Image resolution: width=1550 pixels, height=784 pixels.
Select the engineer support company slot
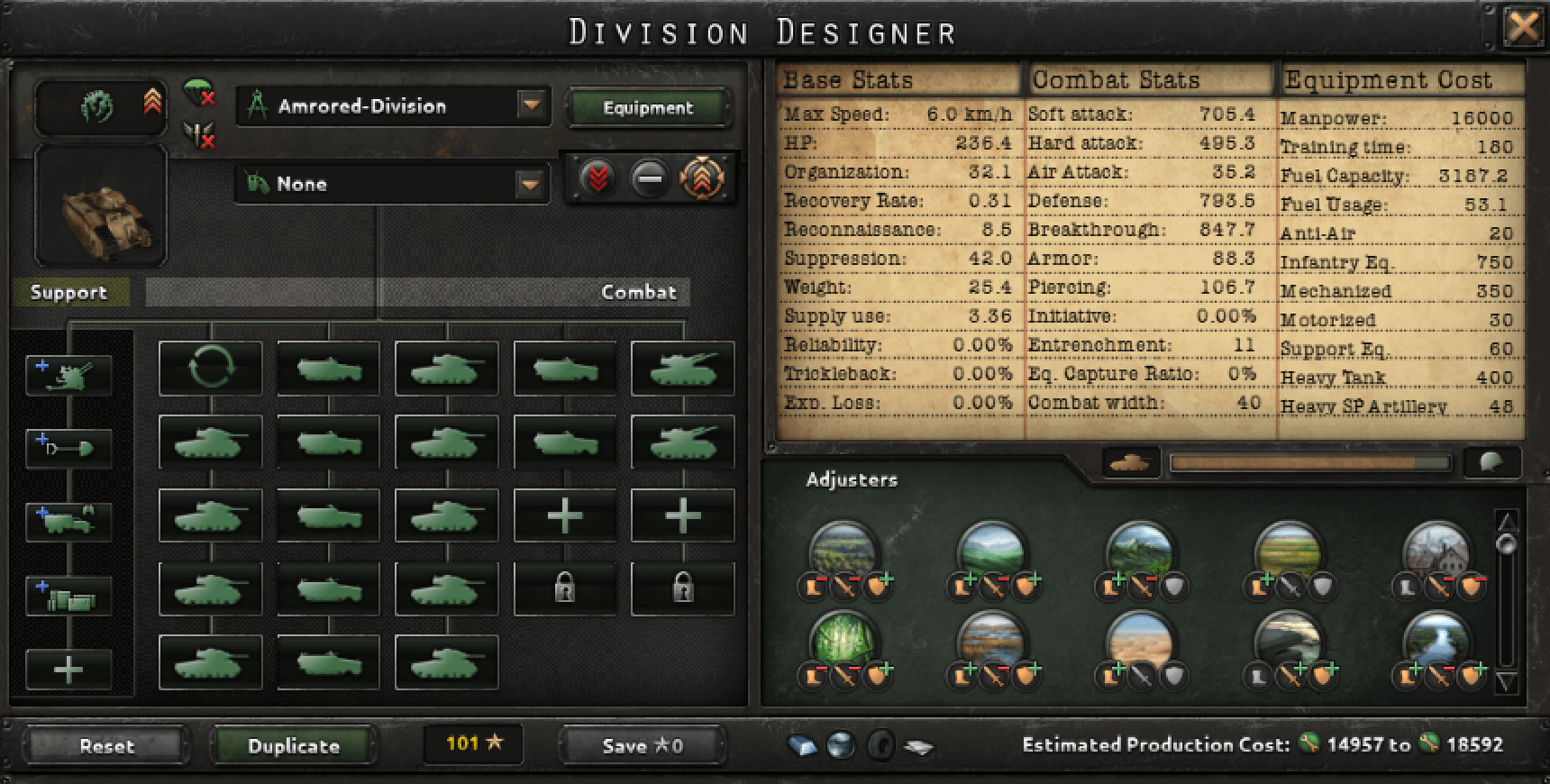tap(68, 446)
